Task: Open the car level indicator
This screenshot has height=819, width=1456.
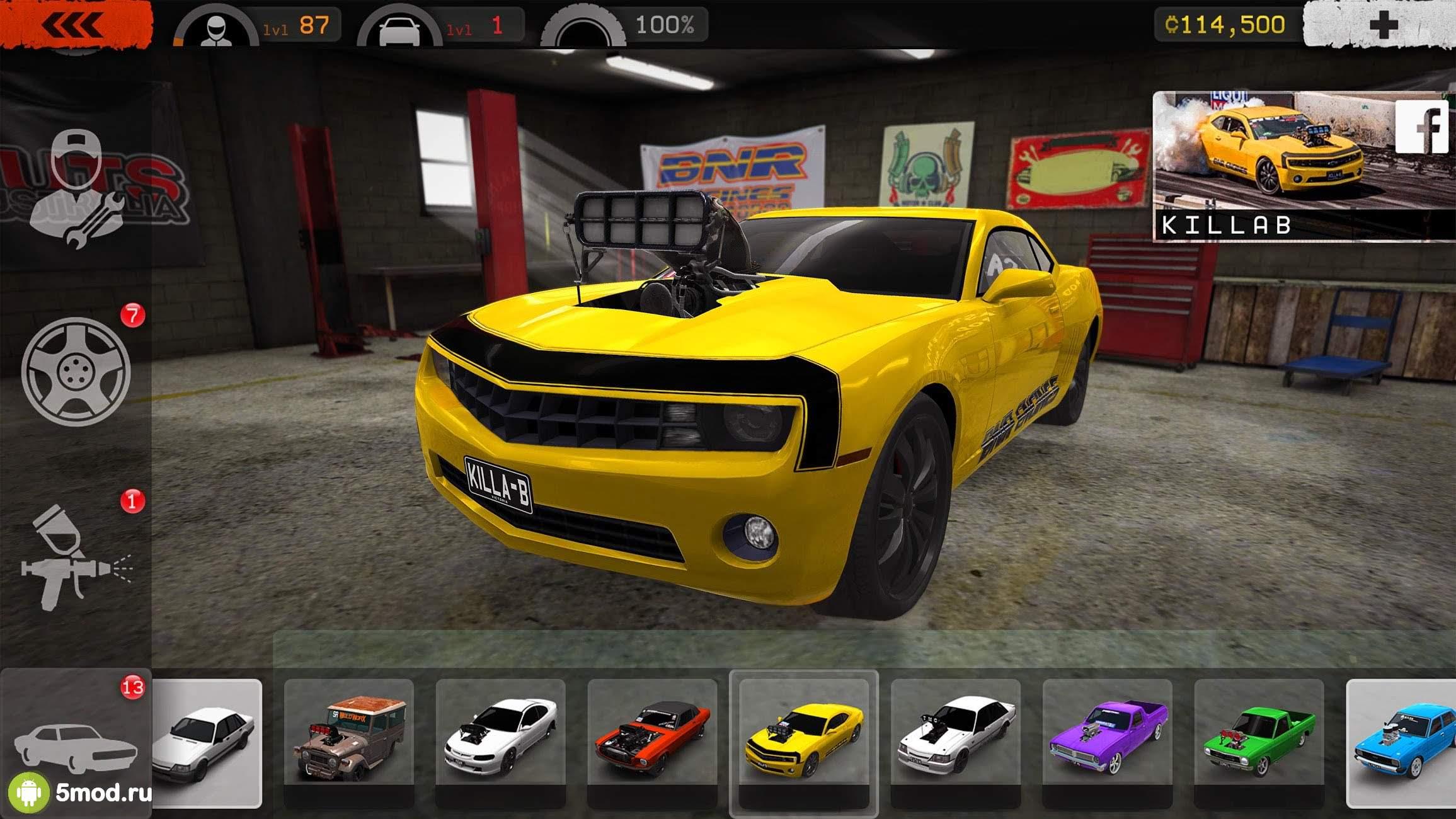Action: tap(440, 26)
